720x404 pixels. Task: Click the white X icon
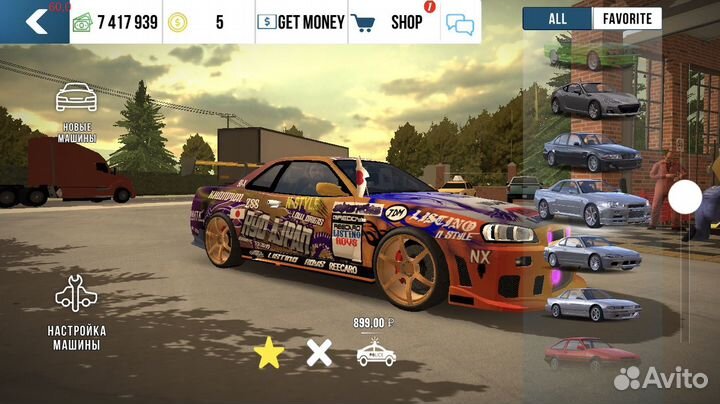[319, 352]
